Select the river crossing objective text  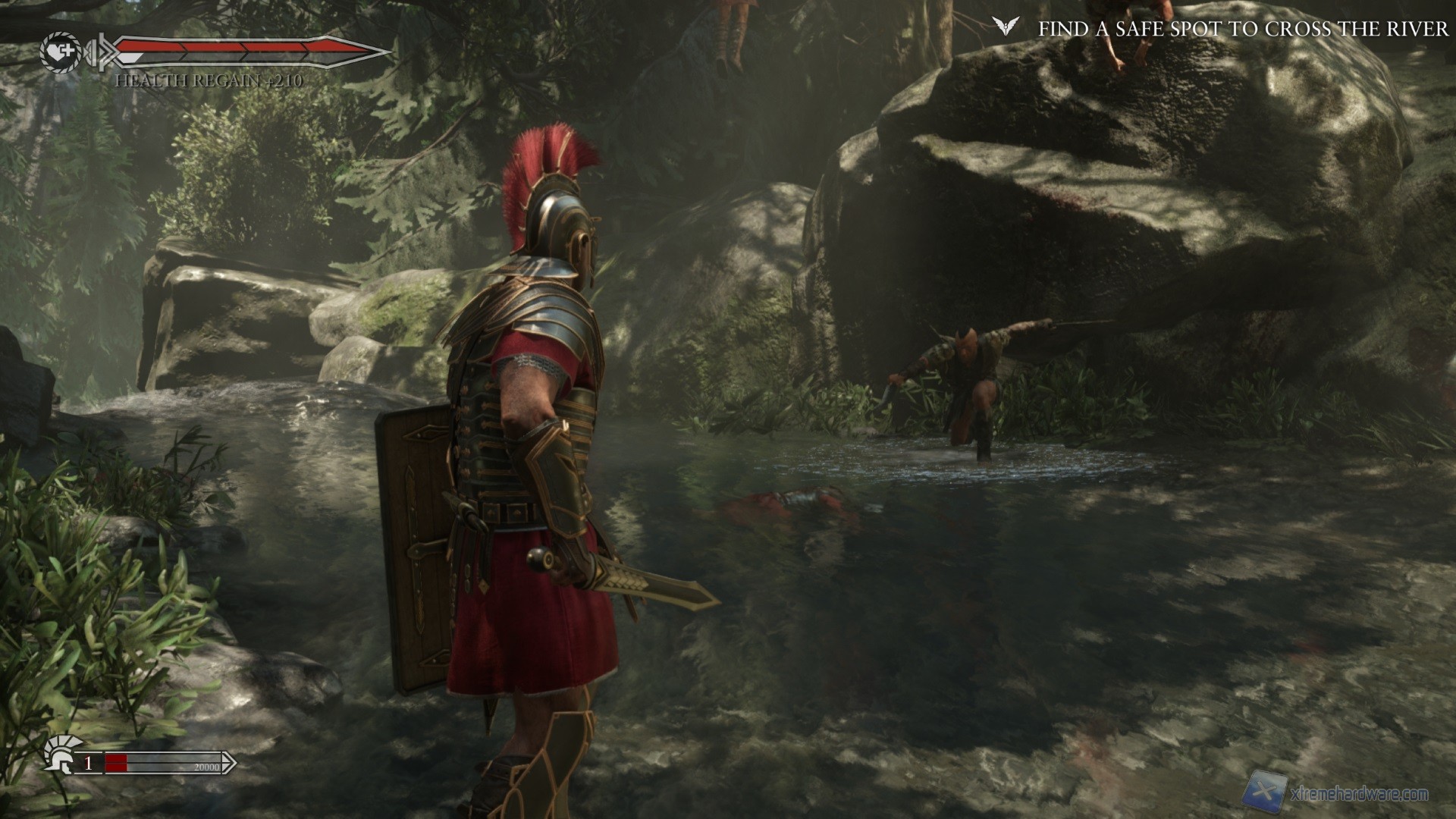tap(1243, 29)
